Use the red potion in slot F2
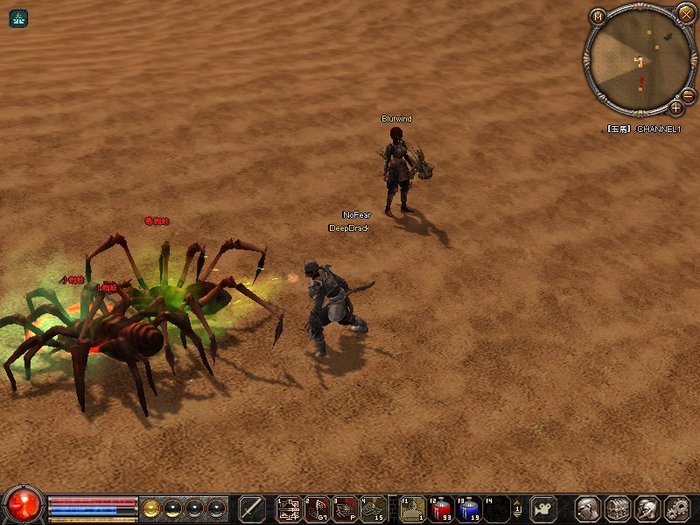This screenshot has height=525, width=700. pyautogui.click(x=440, y=508)
